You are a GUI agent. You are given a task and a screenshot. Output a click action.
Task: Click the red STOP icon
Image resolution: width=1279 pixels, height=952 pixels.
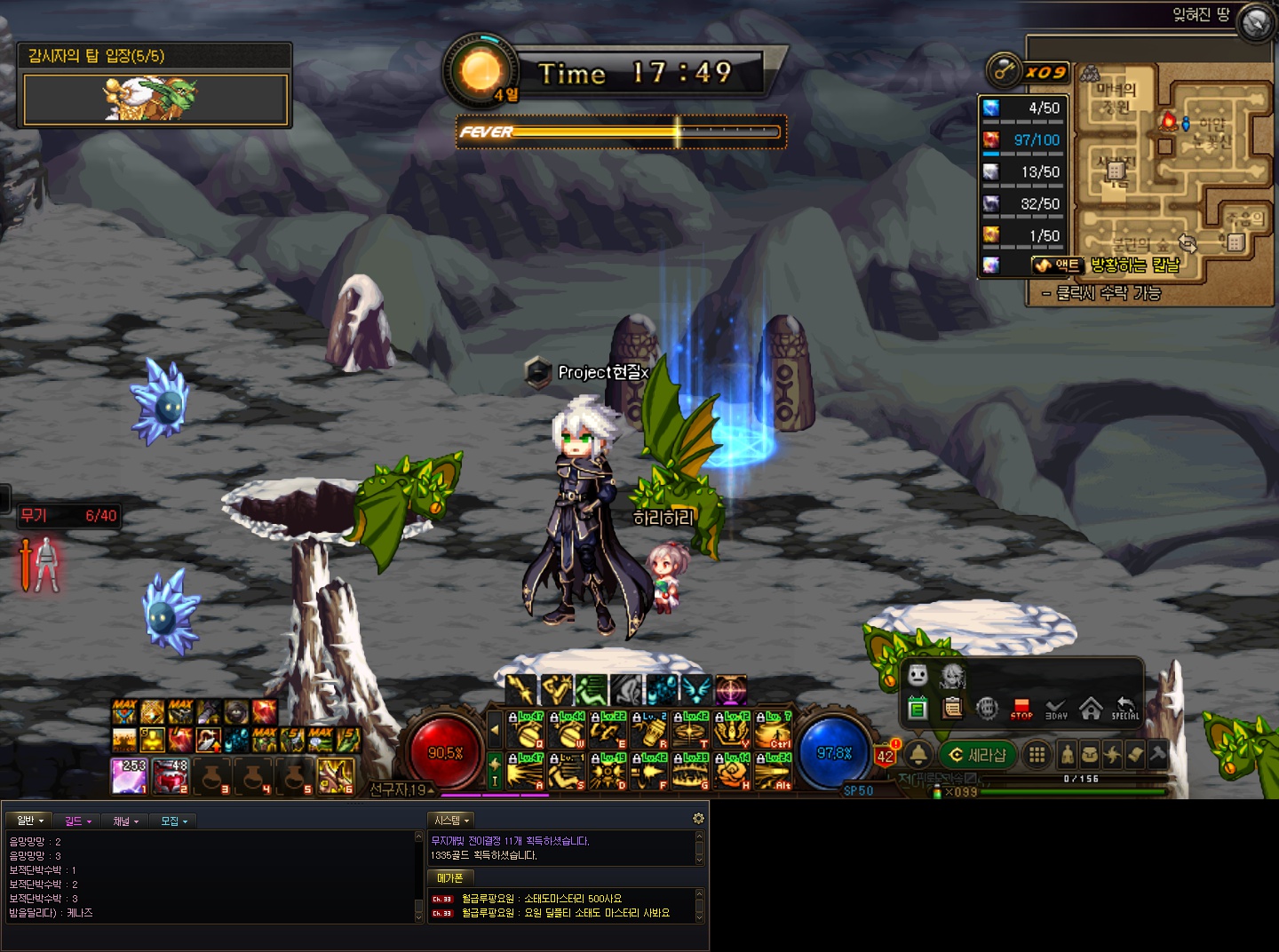(1021, 709)
